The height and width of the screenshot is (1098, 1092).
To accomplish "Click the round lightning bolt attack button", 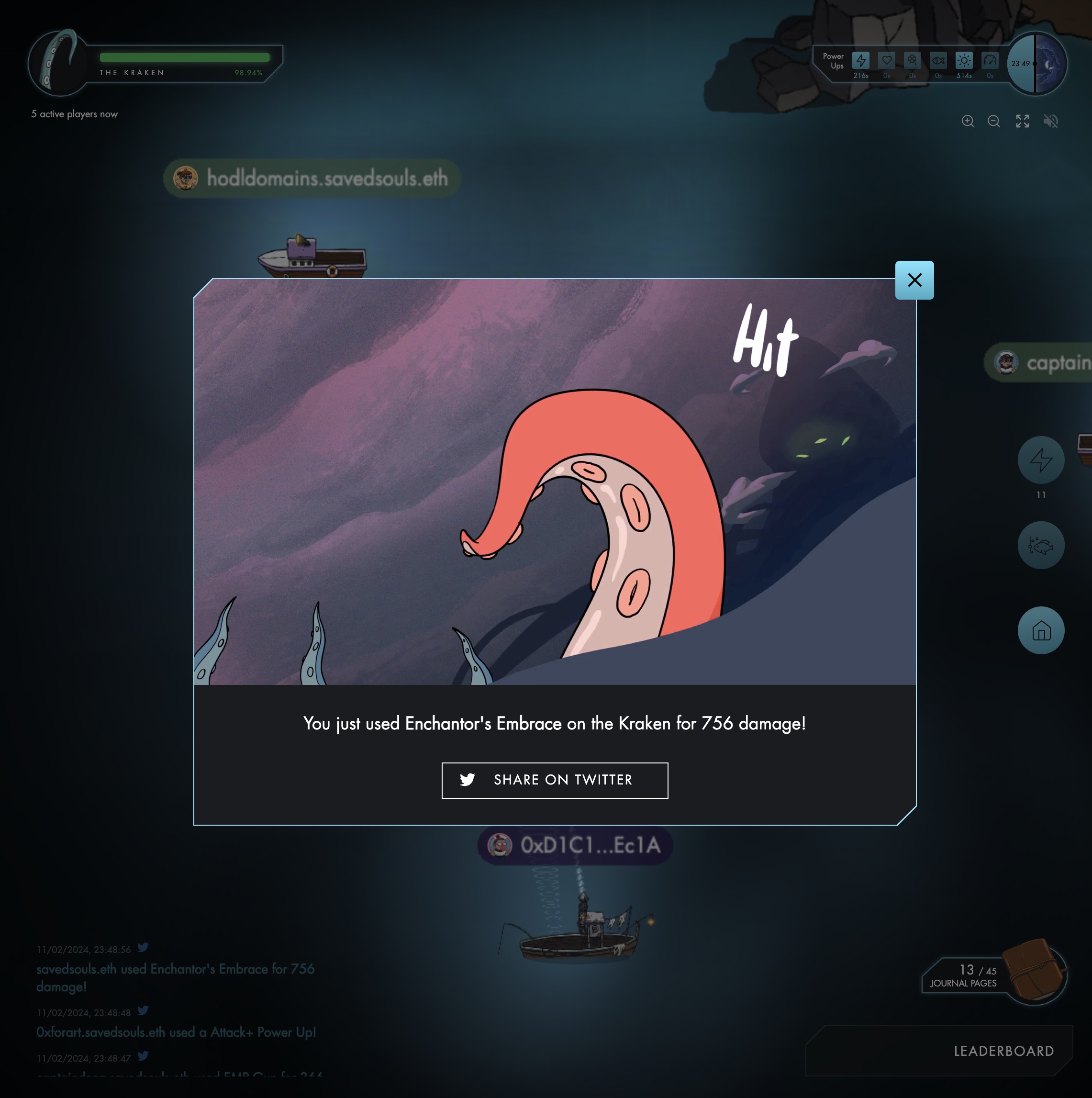I will point(1040,460).
